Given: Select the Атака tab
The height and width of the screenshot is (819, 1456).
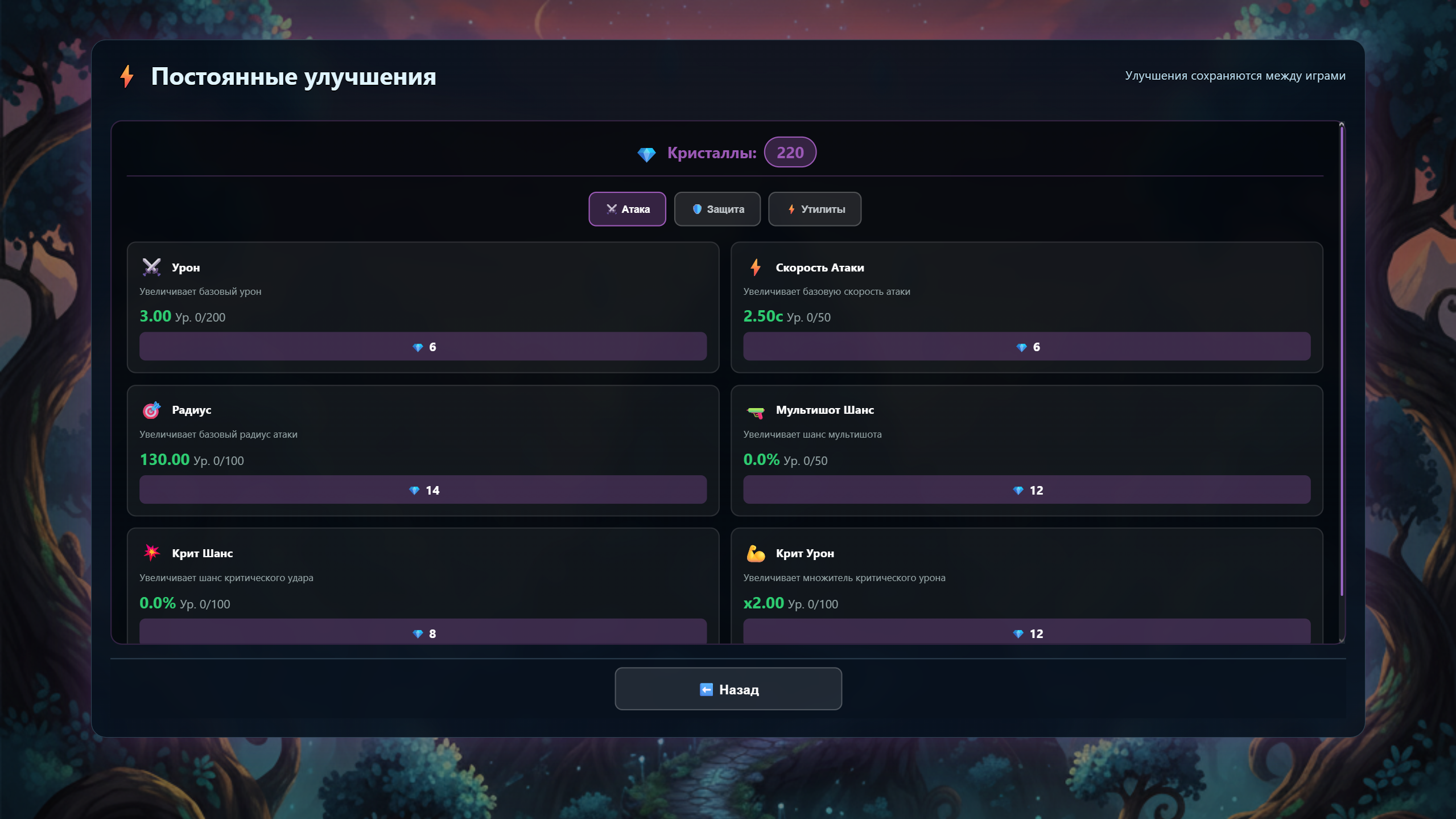Looking at the screenshot, I should point(627,209).
